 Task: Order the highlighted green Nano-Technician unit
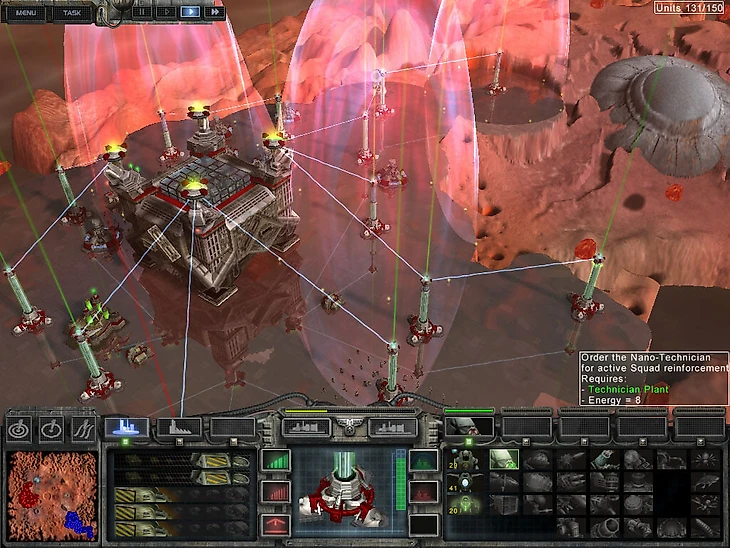(502, 460)
